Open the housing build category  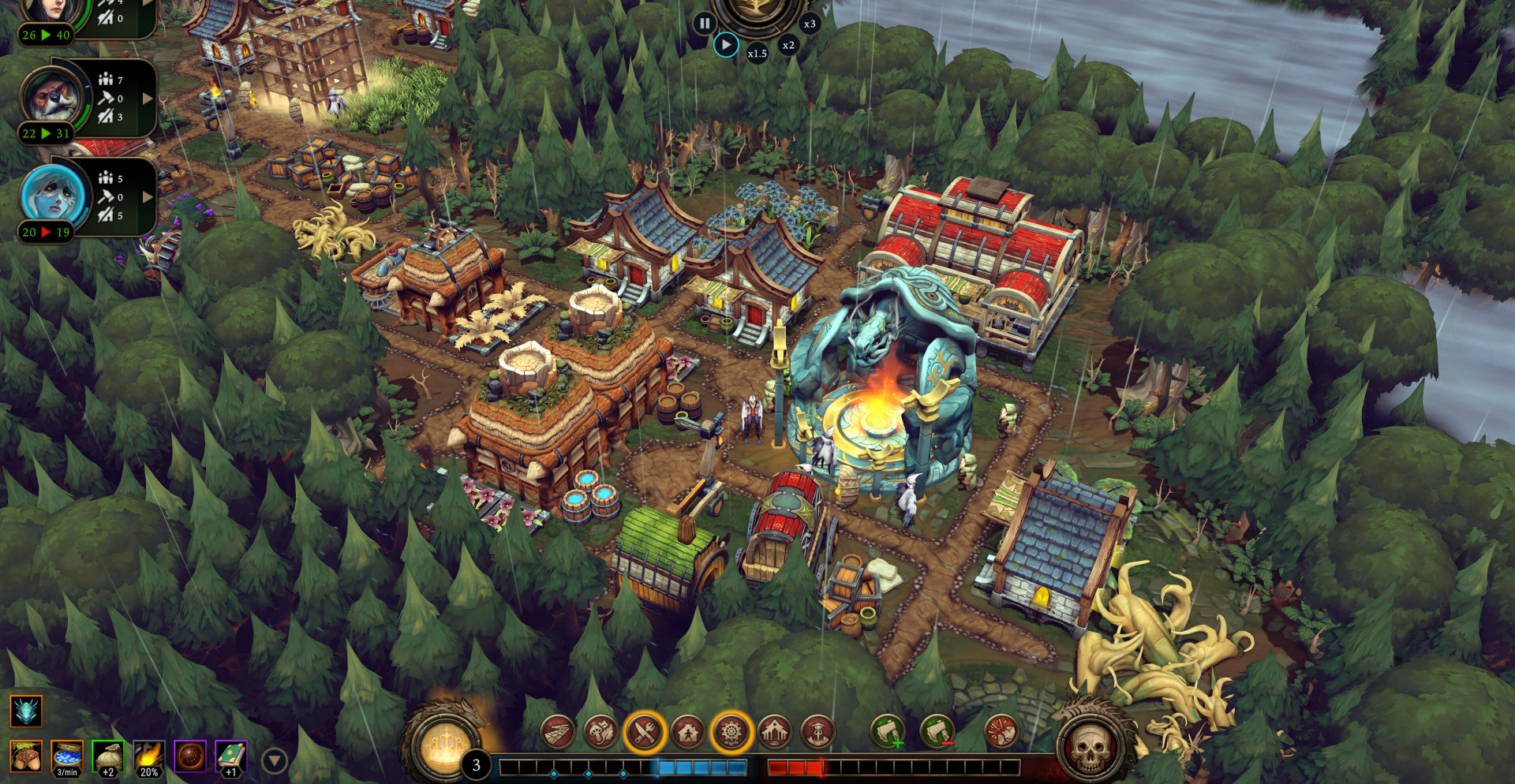click(x=687, y=732)
